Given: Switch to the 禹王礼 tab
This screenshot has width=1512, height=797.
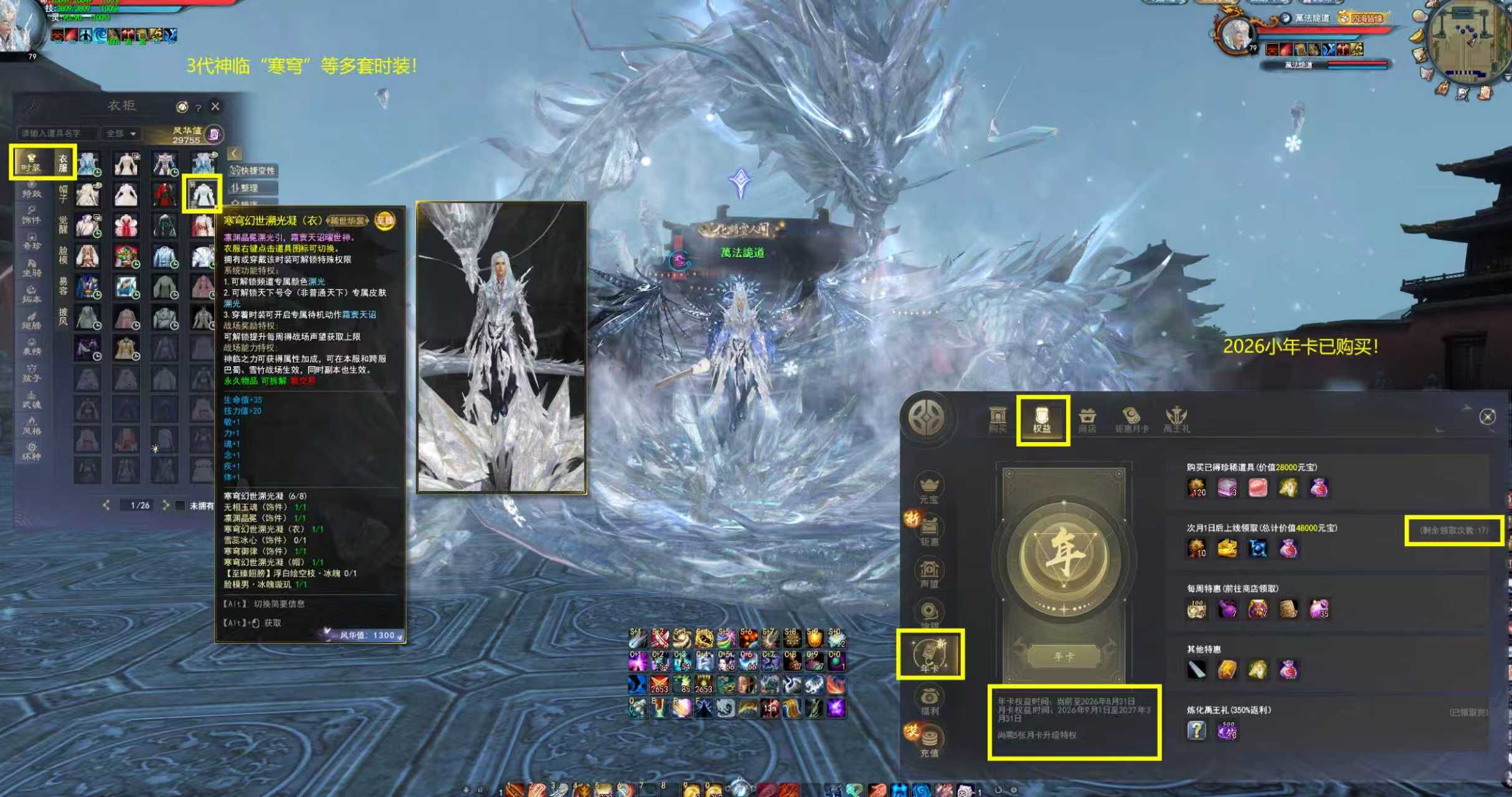Looking at the screenshot, I should [x=1176, y=420].
